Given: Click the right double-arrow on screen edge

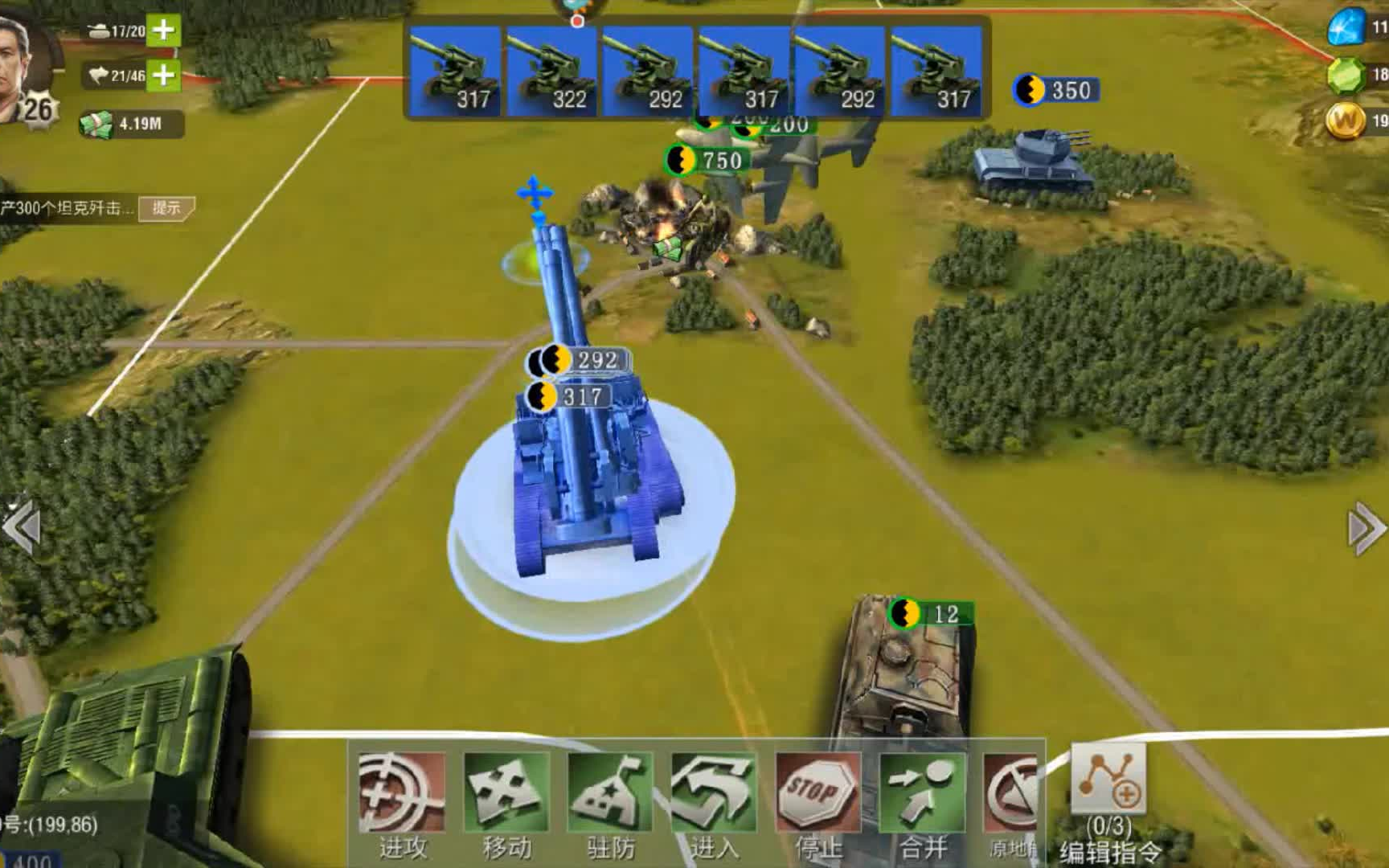Looking at the screenshot, I should click(1366, 527).
